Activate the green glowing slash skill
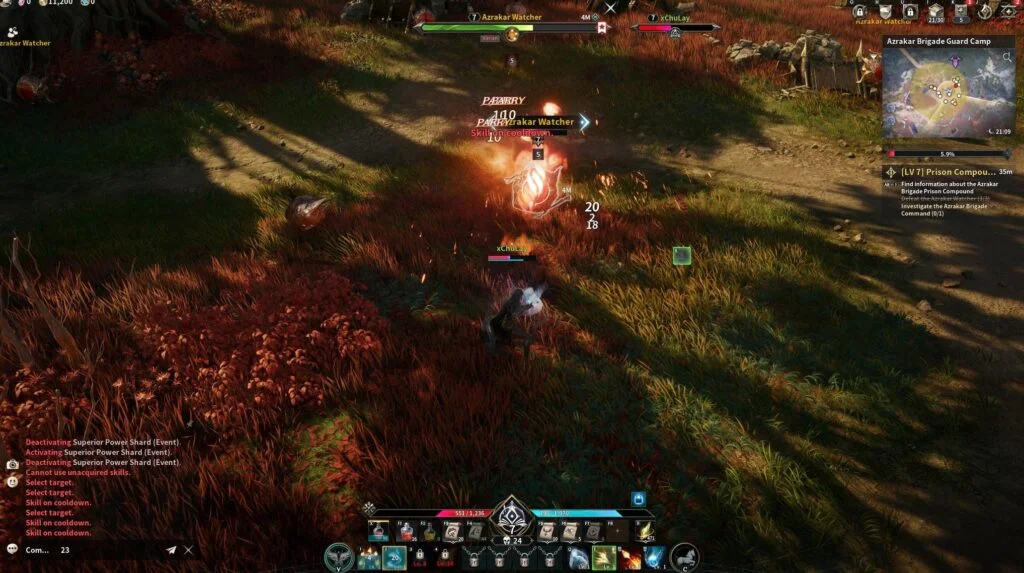 click(603, 557)
